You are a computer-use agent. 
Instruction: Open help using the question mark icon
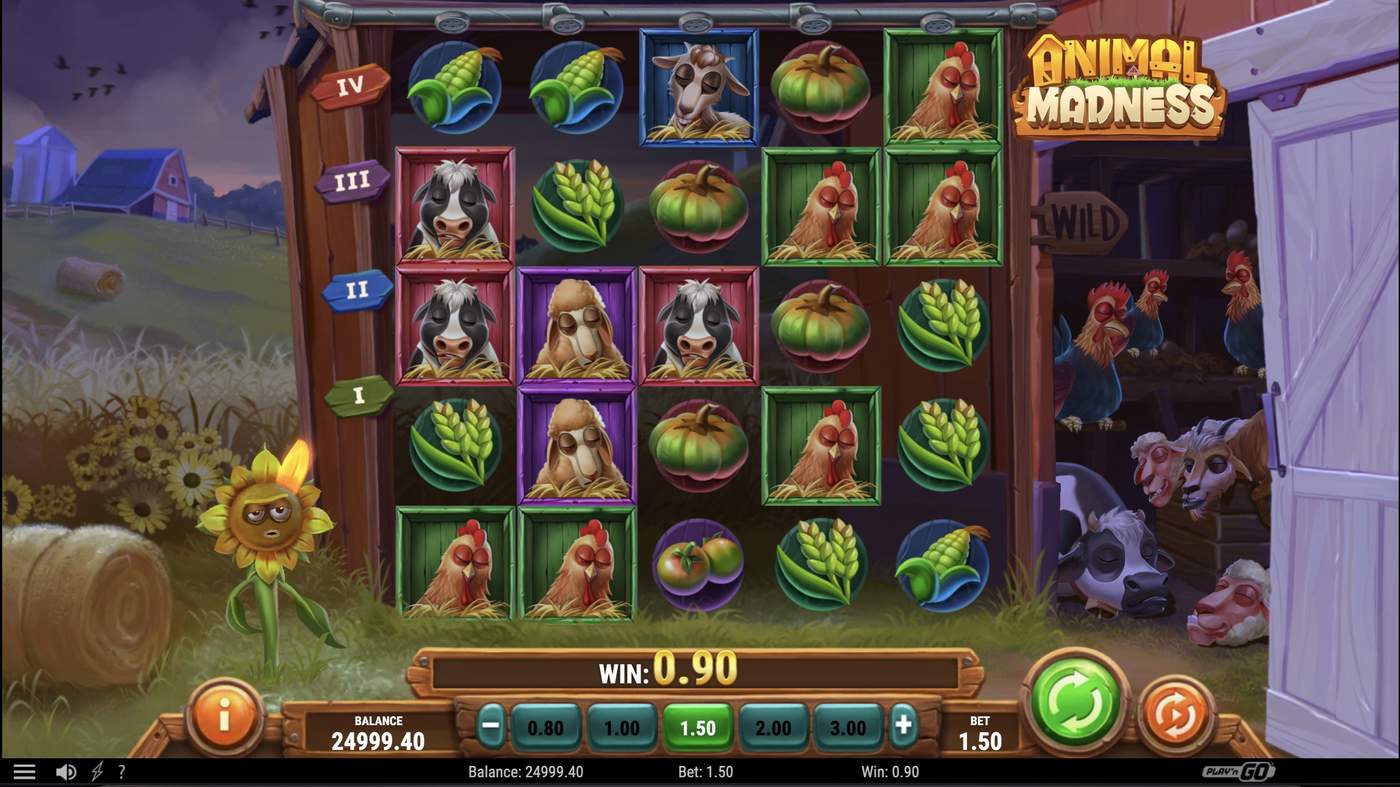122,770
